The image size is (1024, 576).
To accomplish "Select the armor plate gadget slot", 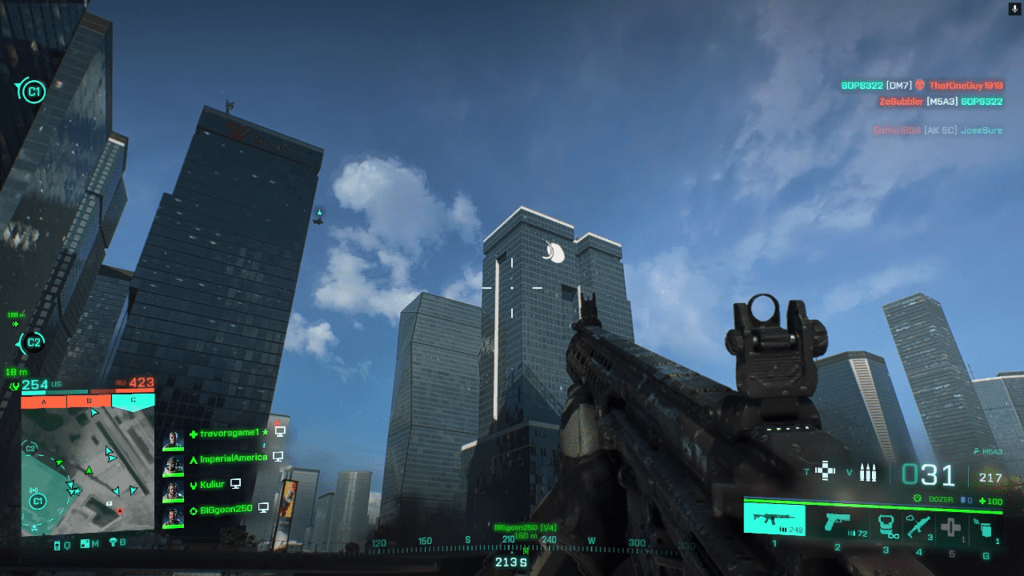I will pos(884,523).
